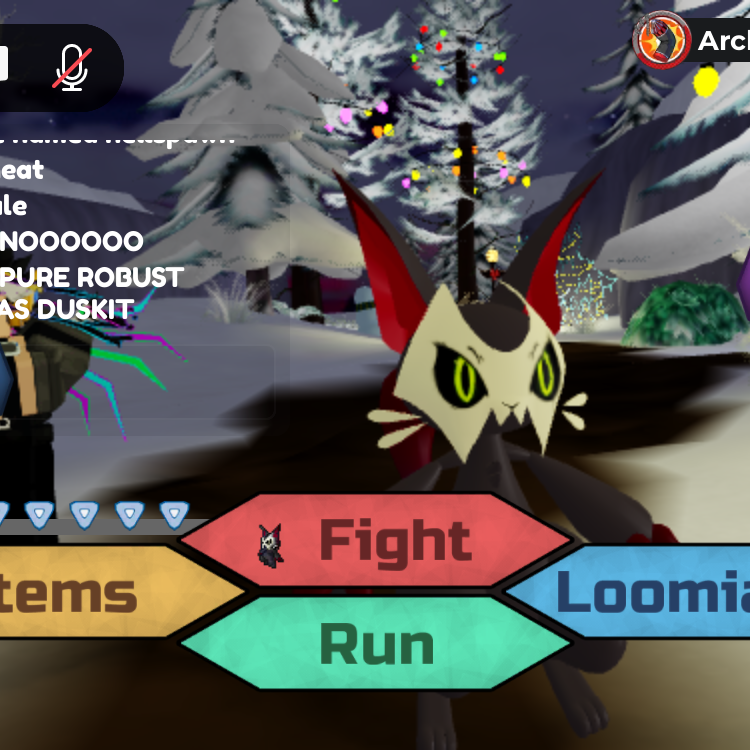Choose the Fight battle option
750x750 pixels.
[x=377, y=542]
